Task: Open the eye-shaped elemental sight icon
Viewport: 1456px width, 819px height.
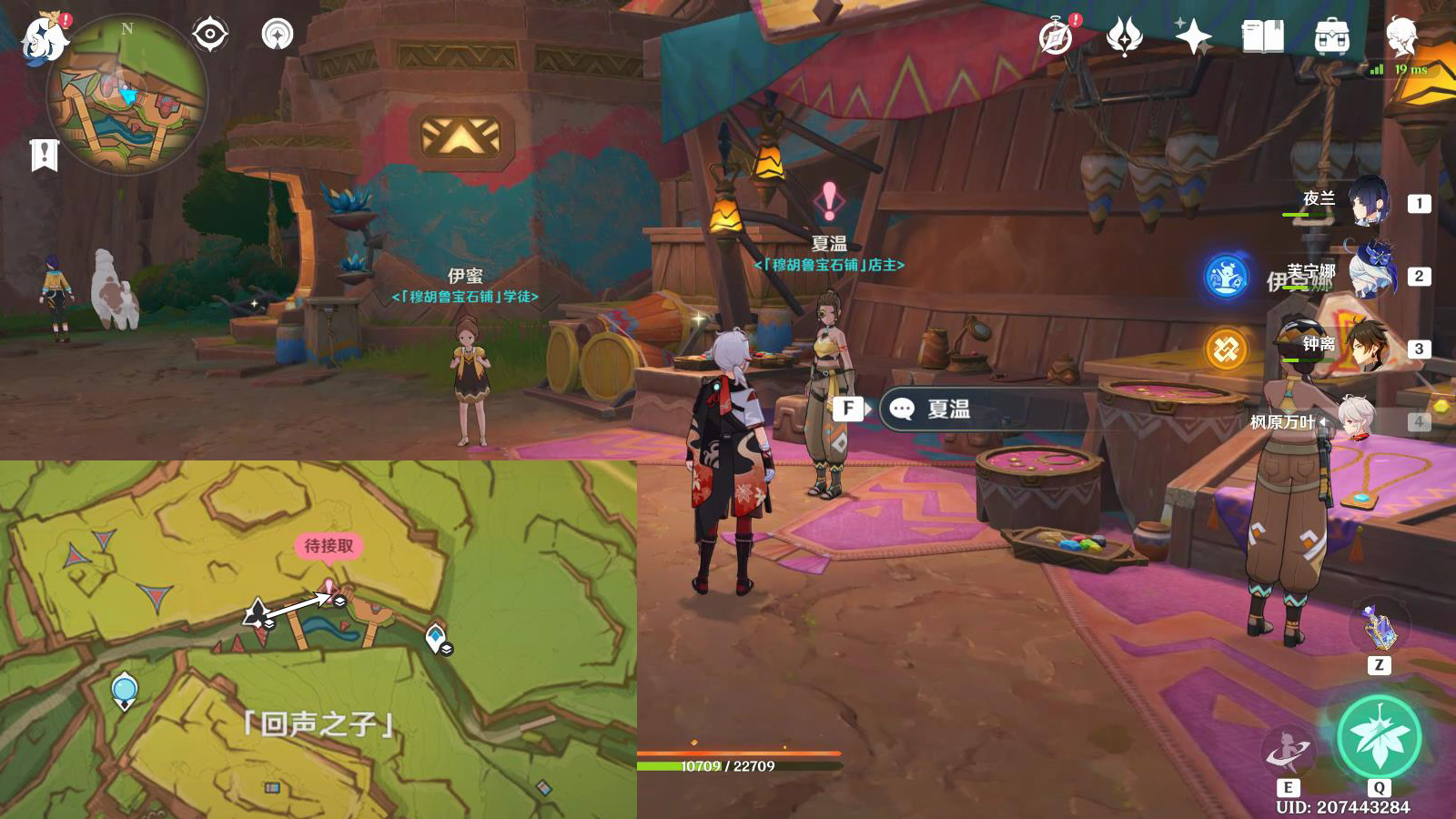Action: [209, 35]
